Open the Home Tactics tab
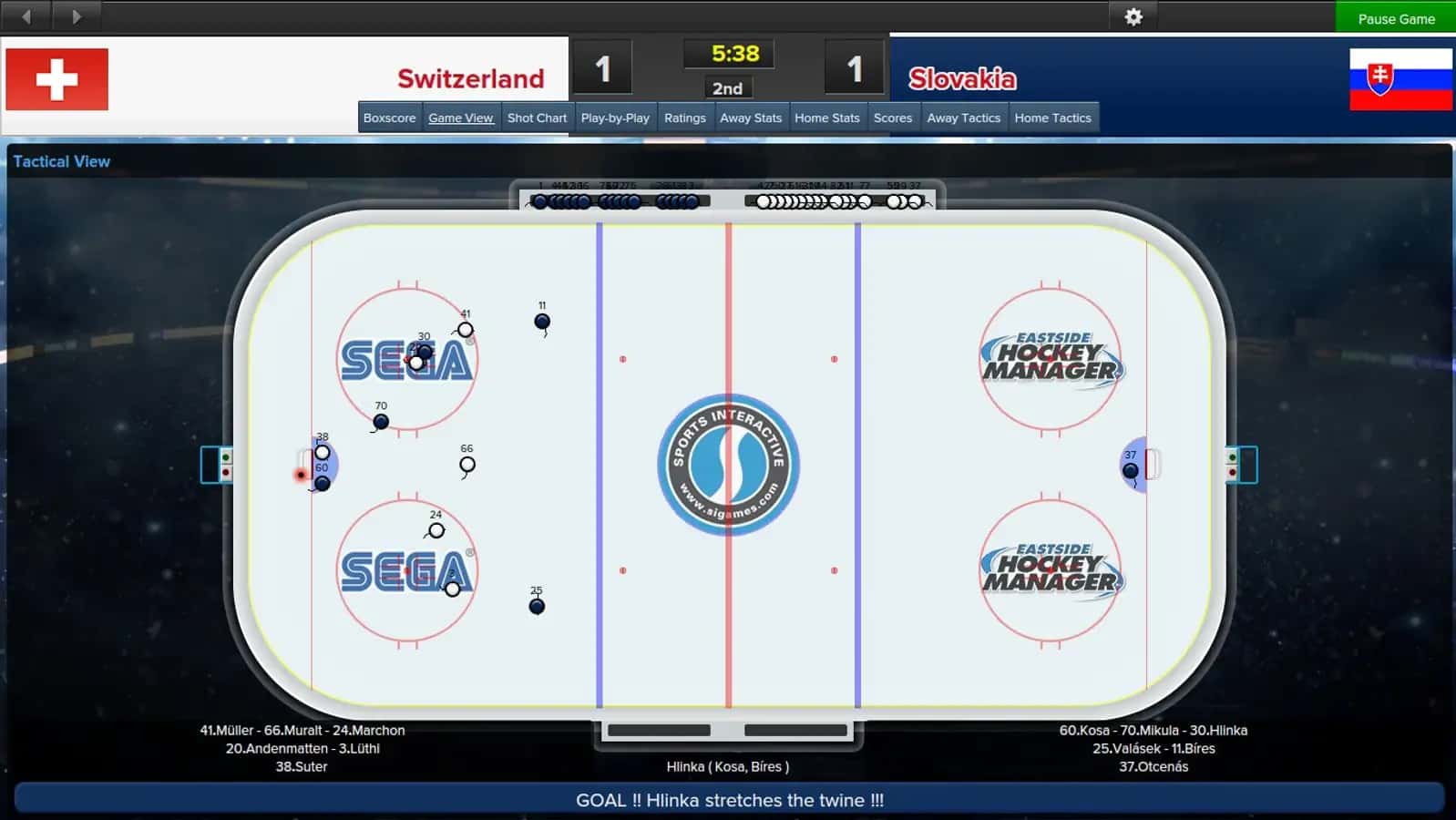 pos(1053,117)
